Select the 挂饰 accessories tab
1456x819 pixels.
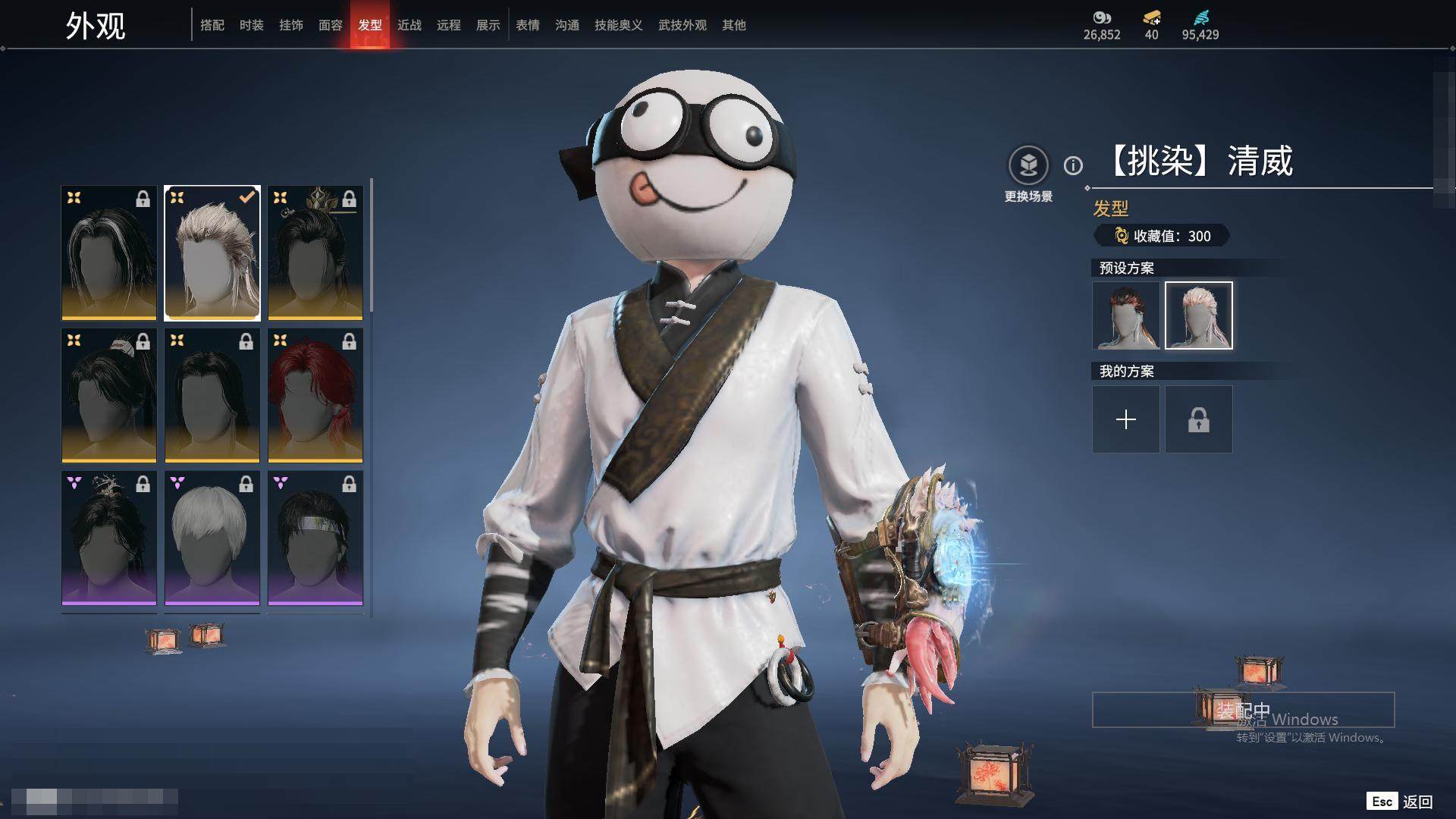290,25
